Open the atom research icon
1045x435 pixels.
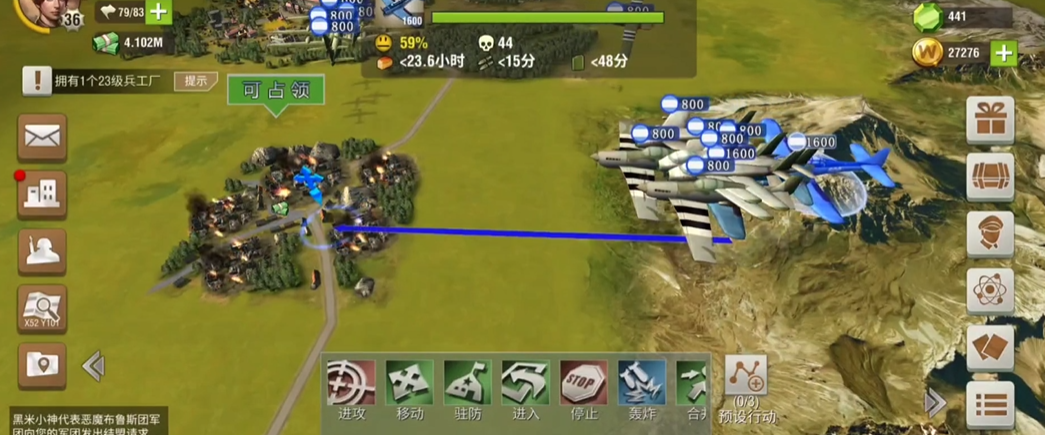pyautogui.click(x=990, y=292)
